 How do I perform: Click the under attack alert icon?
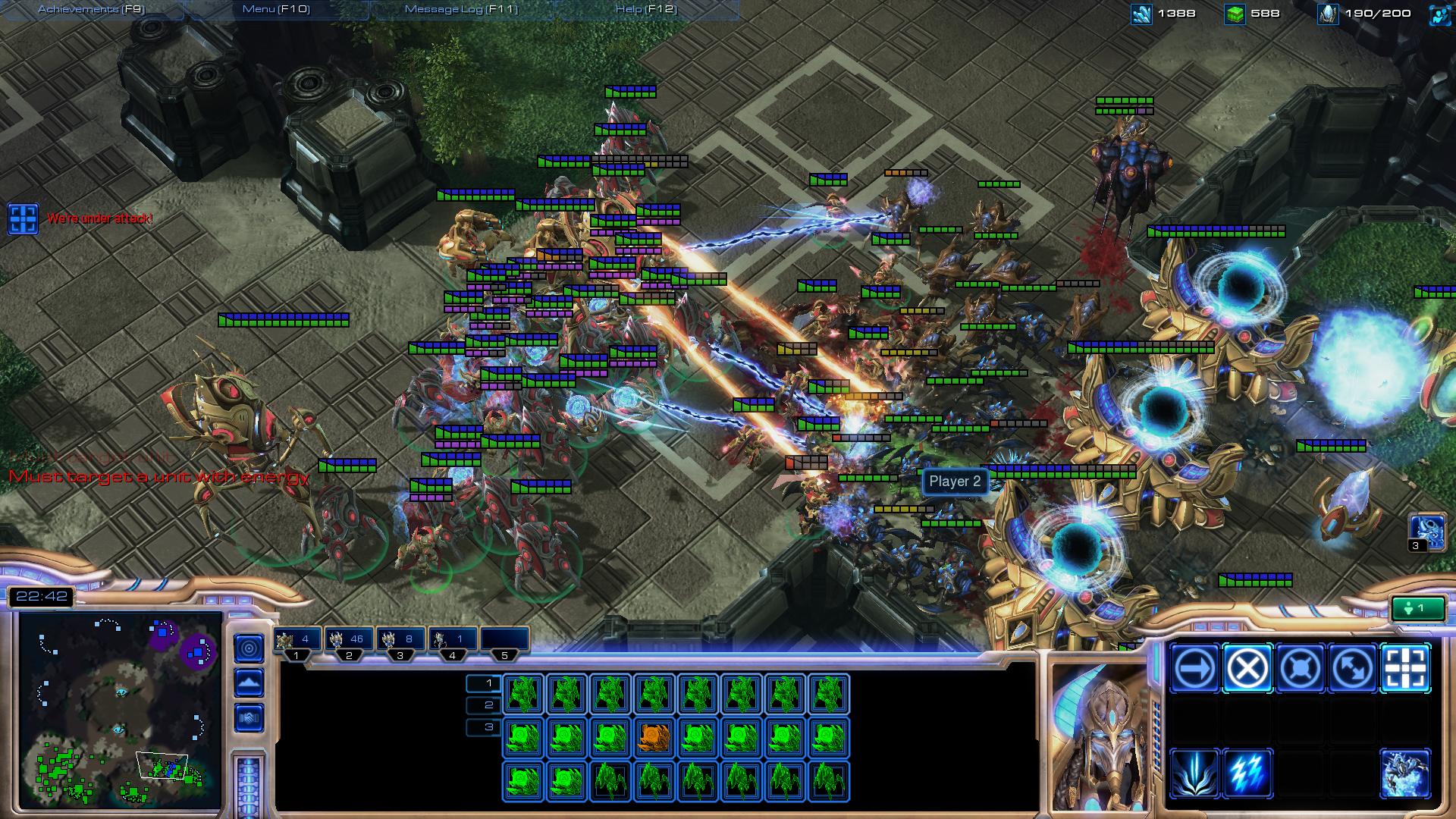pyautogui.click(x=23, y=218)
